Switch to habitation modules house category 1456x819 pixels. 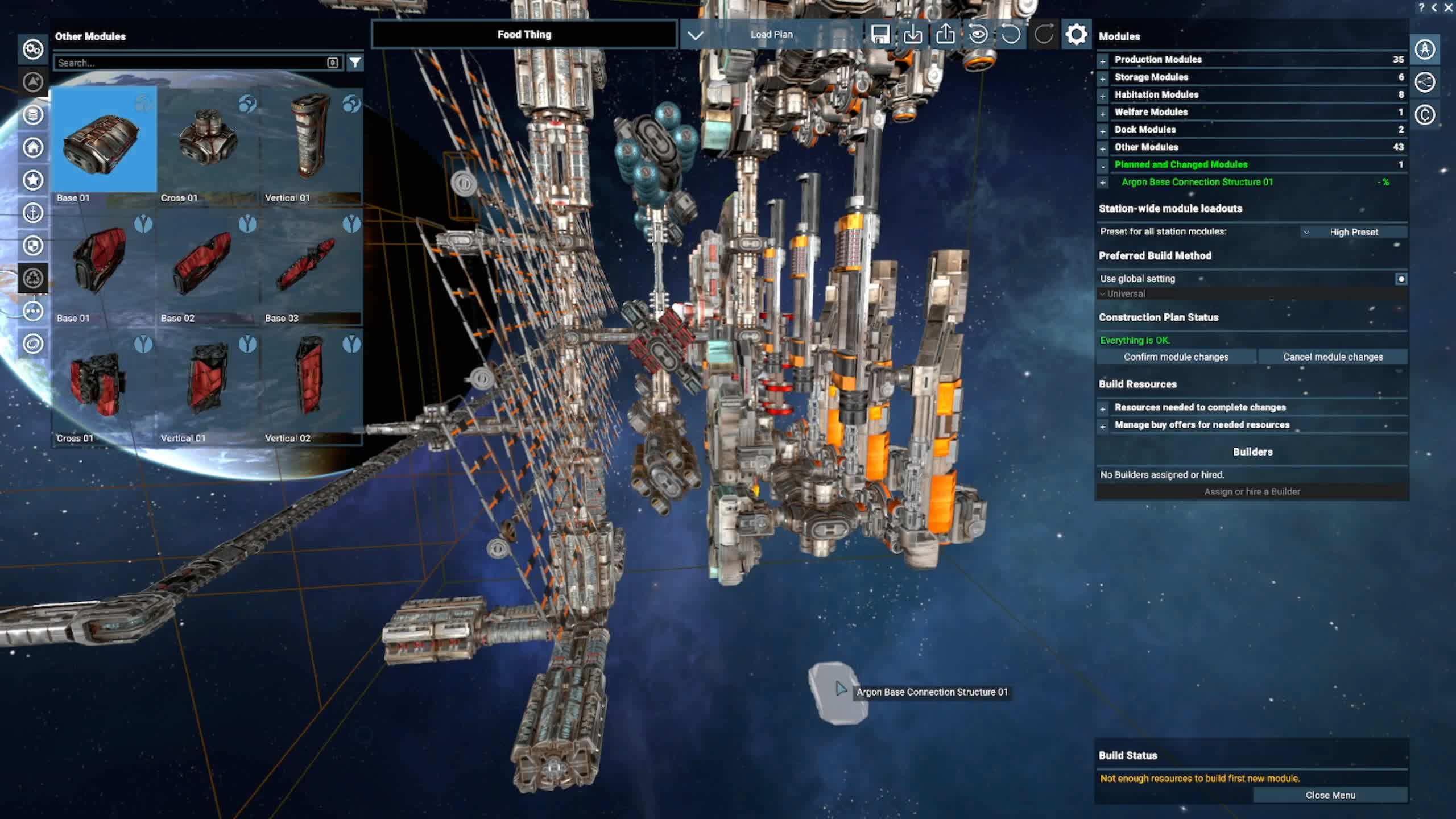[x=33, y=147]
